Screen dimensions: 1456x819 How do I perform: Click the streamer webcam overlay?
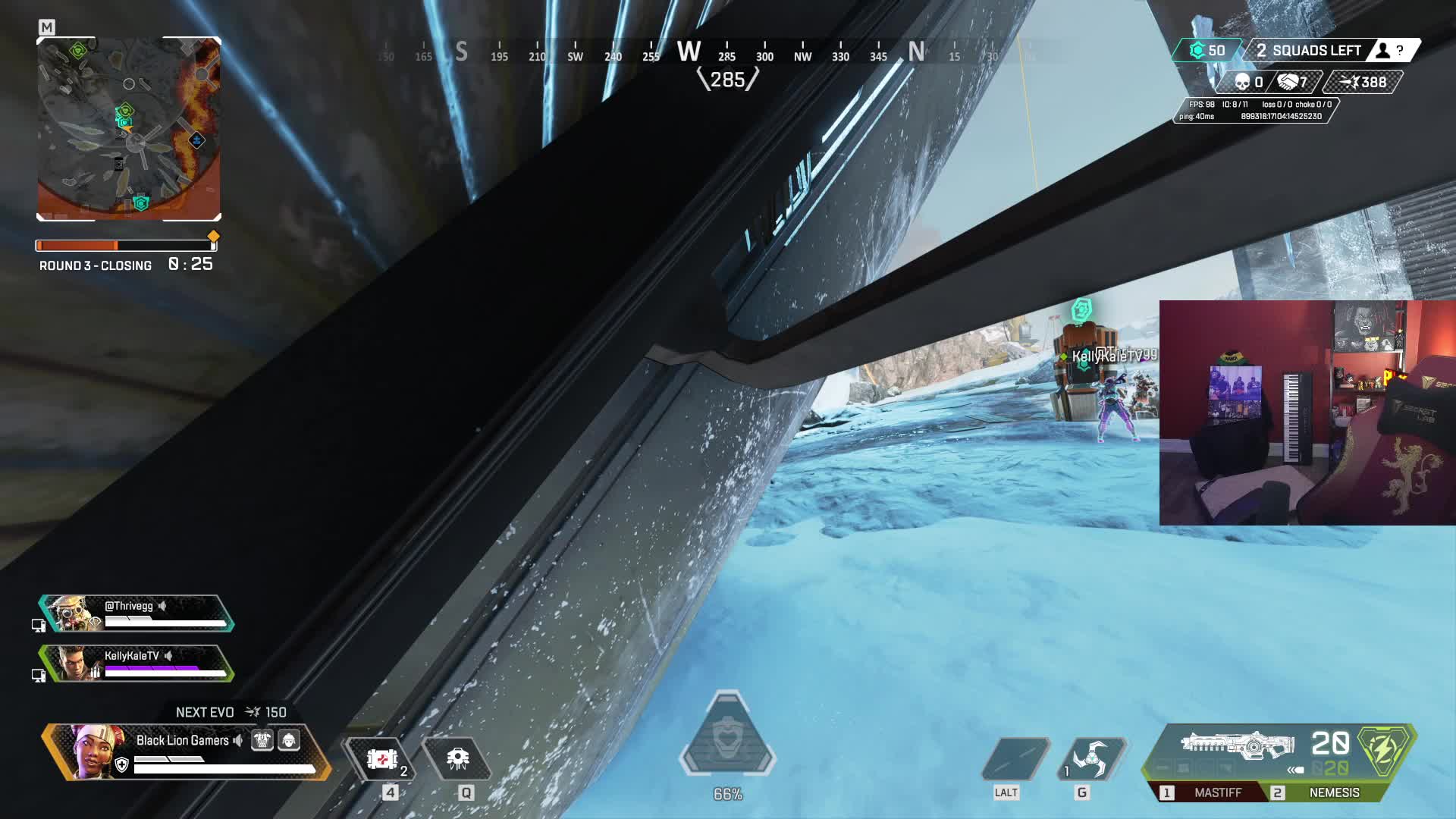tap(1307, 413)
